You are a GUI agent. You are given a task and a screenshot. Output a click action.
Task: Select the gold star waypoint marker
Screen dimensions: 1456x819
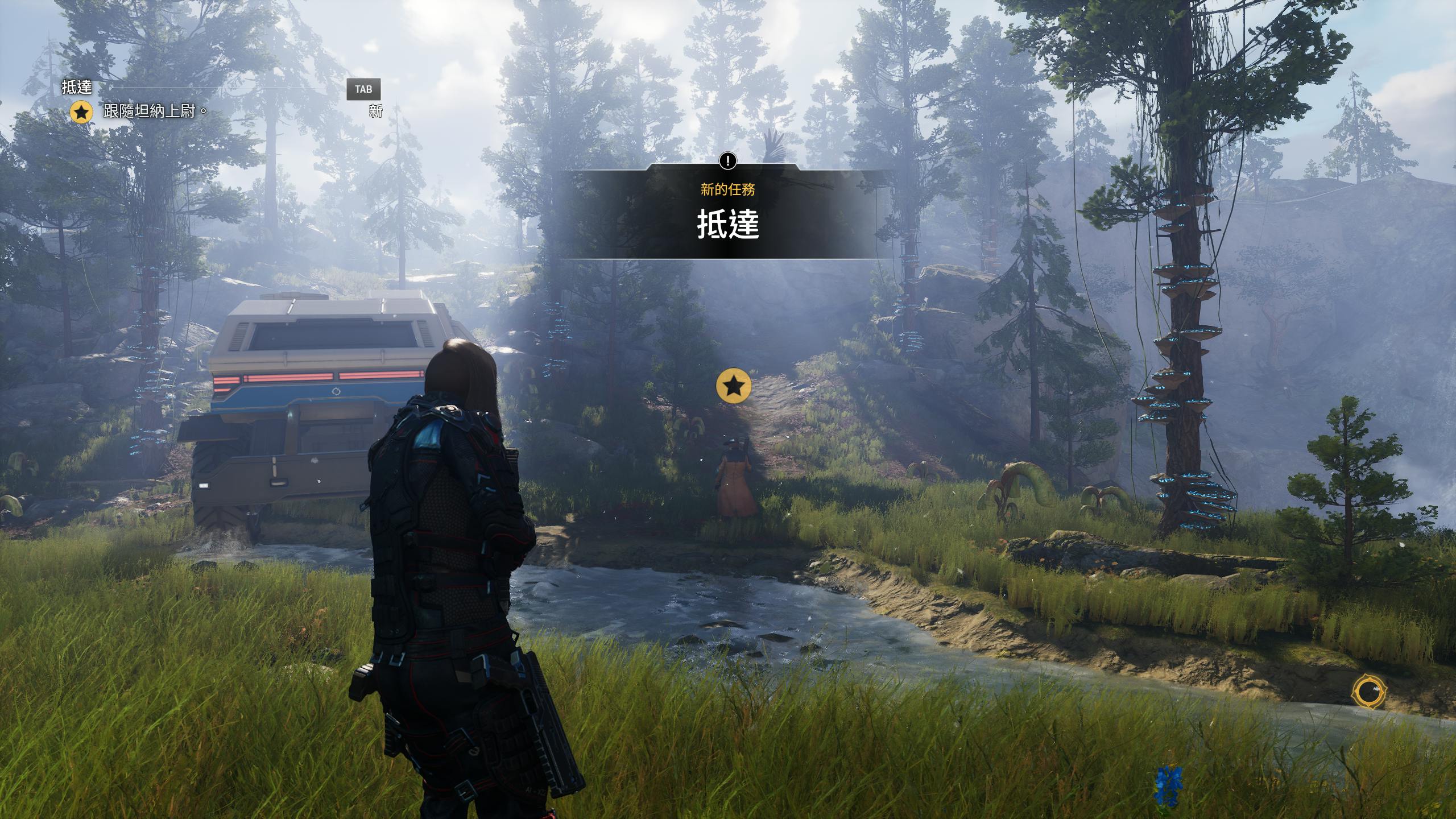pyautogui.click(x=734, y=386)
